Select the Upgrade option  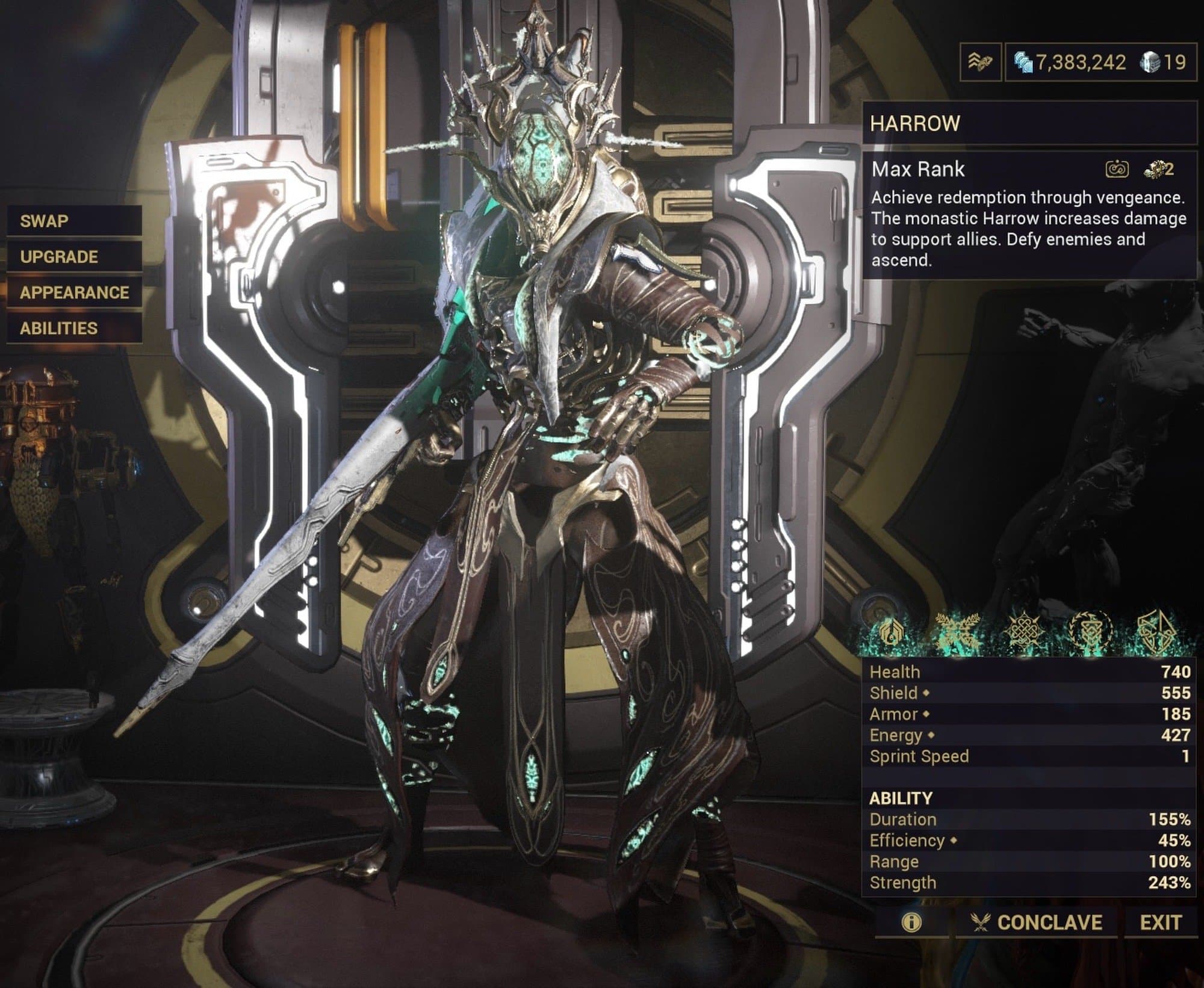coord(74,257)
